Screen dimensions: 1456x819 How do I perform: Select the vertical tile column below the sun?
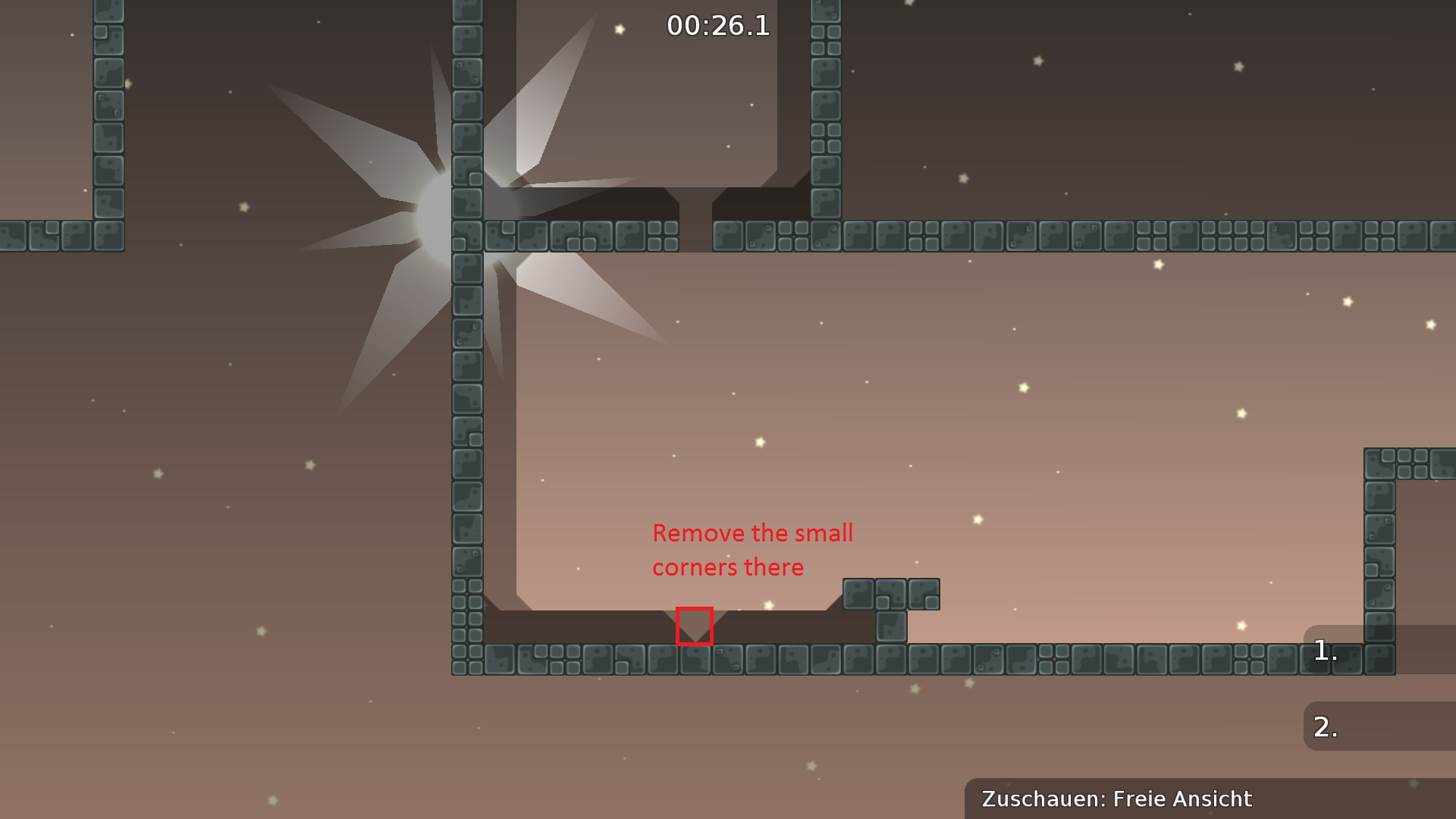click(x=466, y=417)
